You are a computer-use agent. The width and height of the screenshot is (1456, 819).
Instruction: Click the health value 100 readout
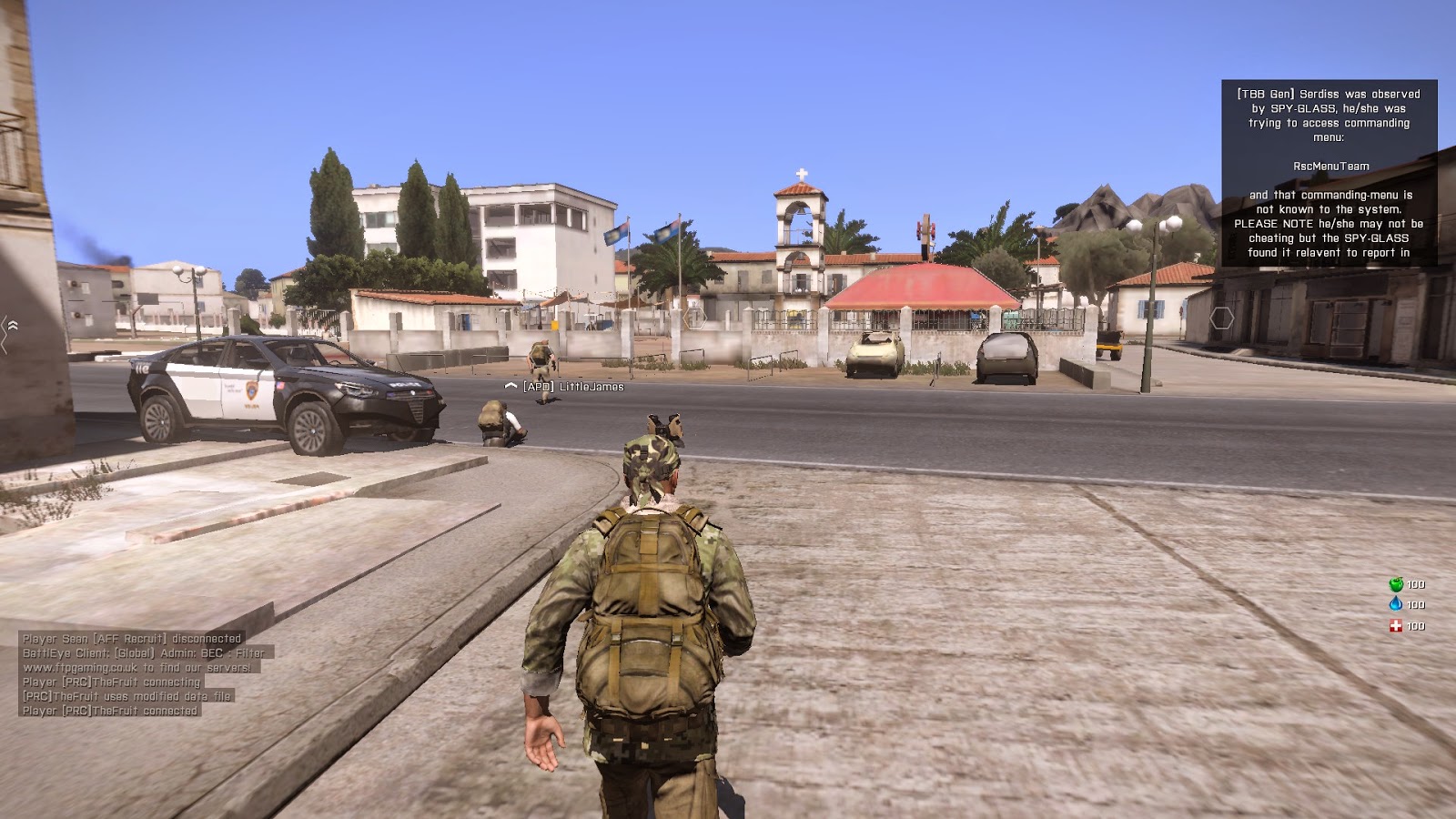pos(1416,626)
